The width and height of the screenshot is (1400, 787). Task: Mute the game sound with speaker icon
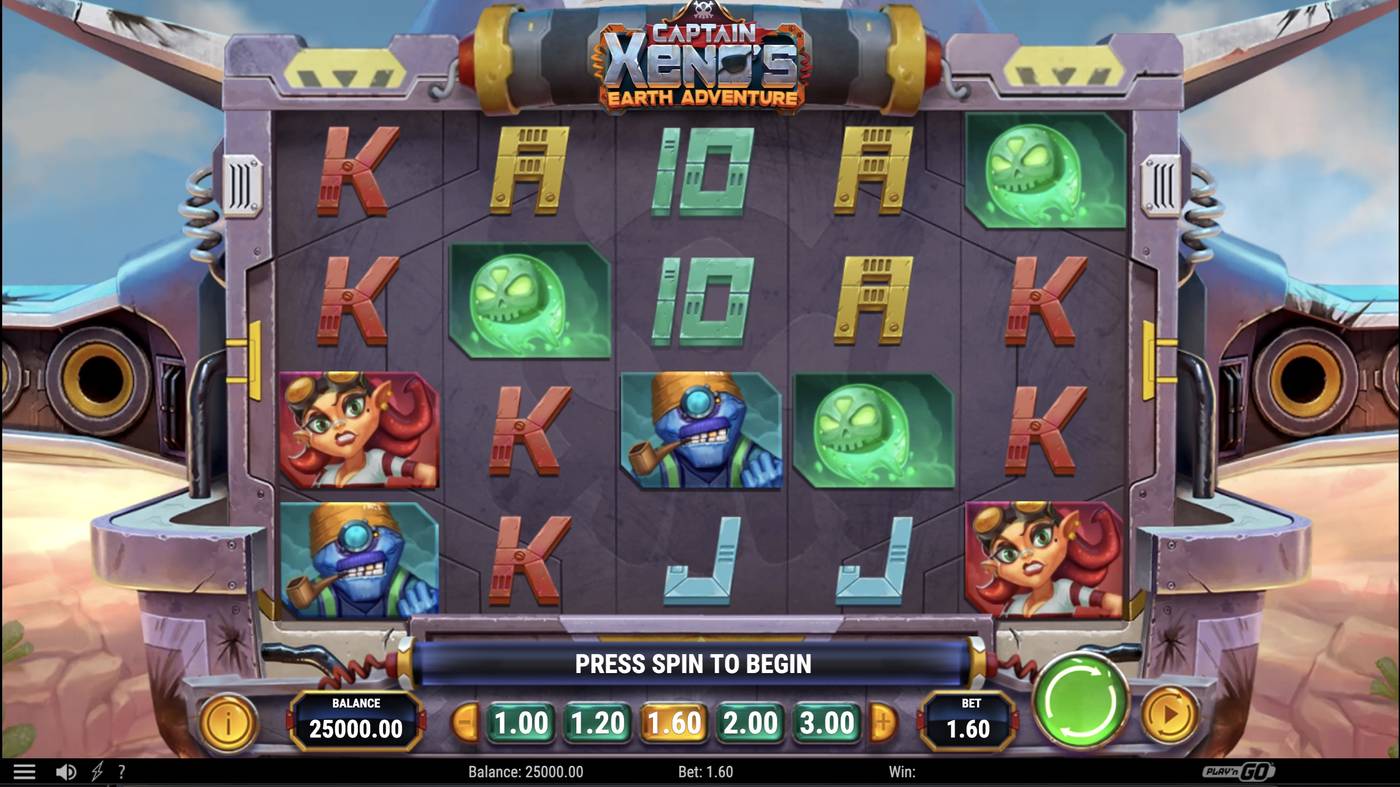66,770
